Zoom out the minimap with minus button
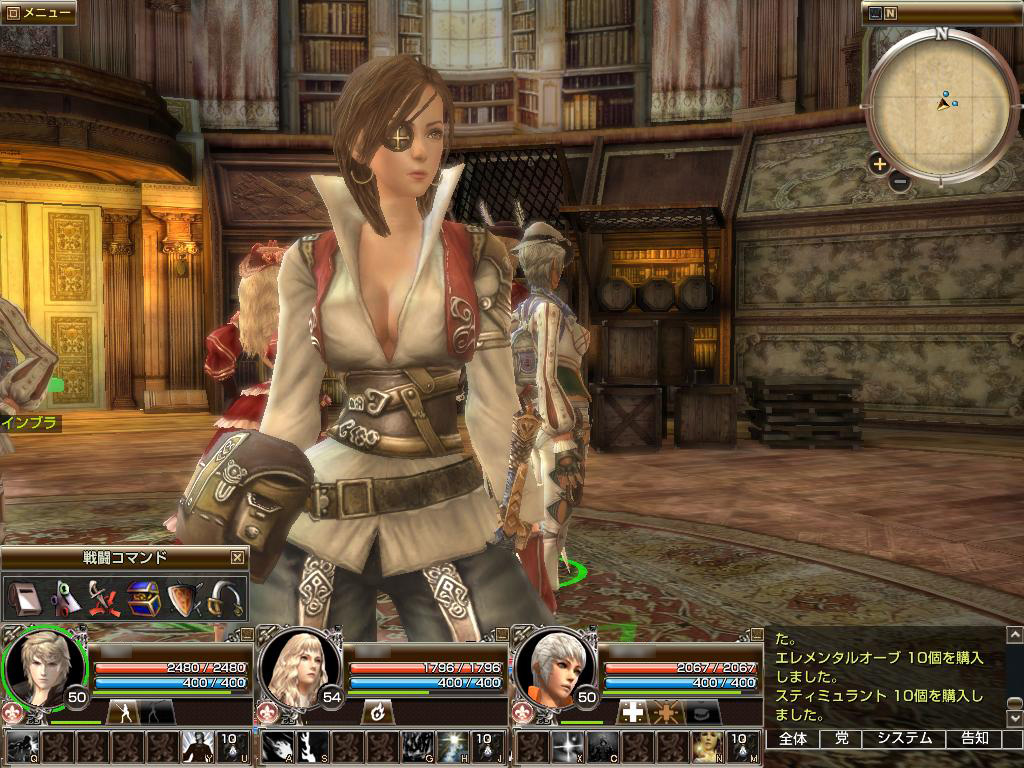 coord(899,182)
